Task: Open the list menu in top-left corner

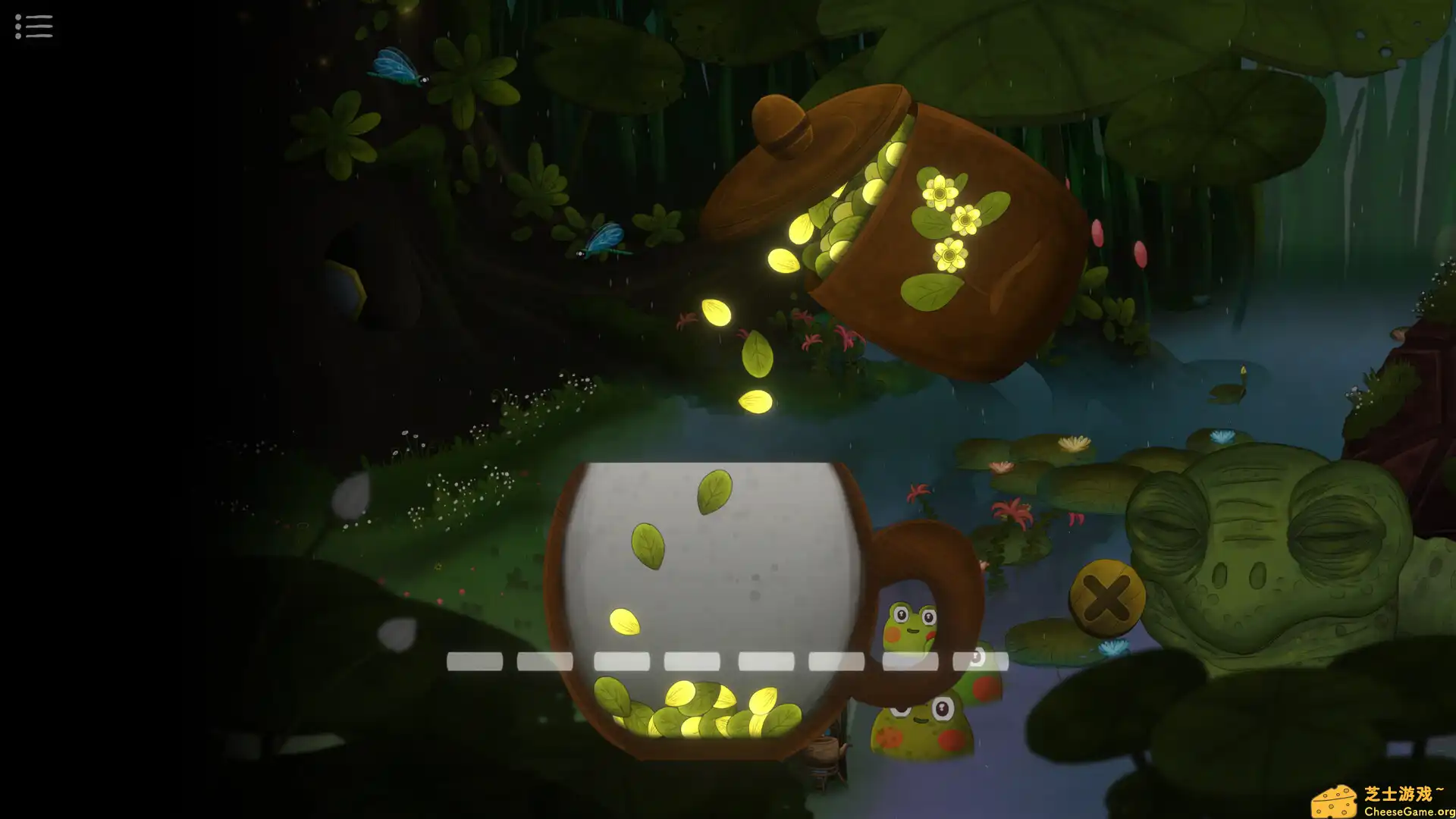Action: tap(33, 27)
